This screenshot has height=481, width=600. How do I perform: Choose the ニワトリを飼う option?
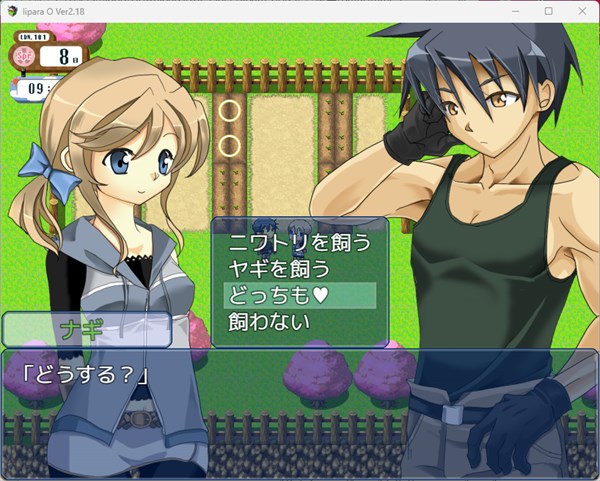click(299, 242)
